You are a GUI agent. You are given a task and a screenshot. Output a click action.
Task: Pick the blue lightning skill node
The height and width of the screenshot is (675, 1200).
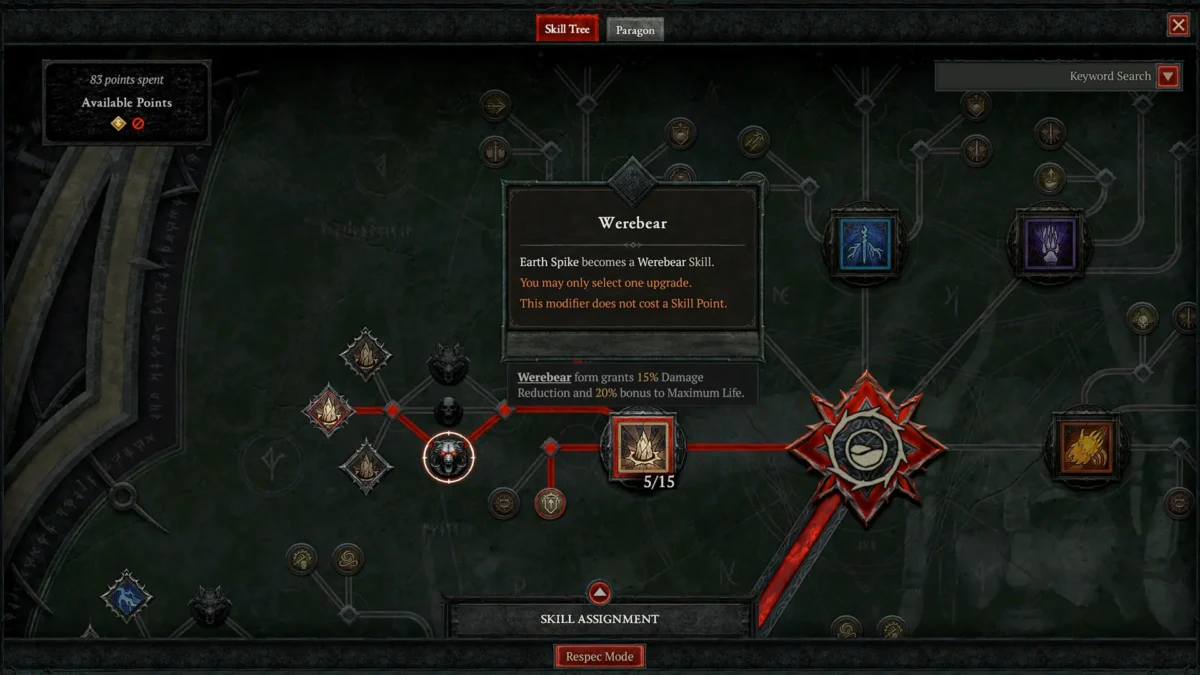tap(864, 243)
